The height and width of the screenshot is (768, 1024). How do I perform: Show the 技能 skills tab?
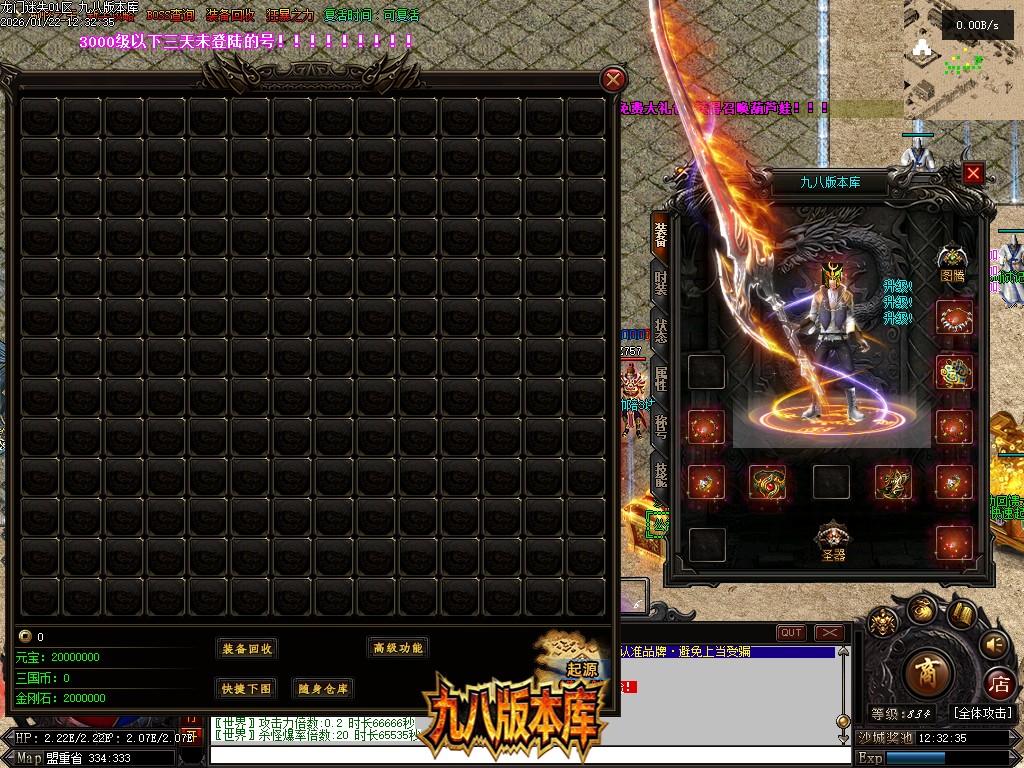tap(661, 475)
